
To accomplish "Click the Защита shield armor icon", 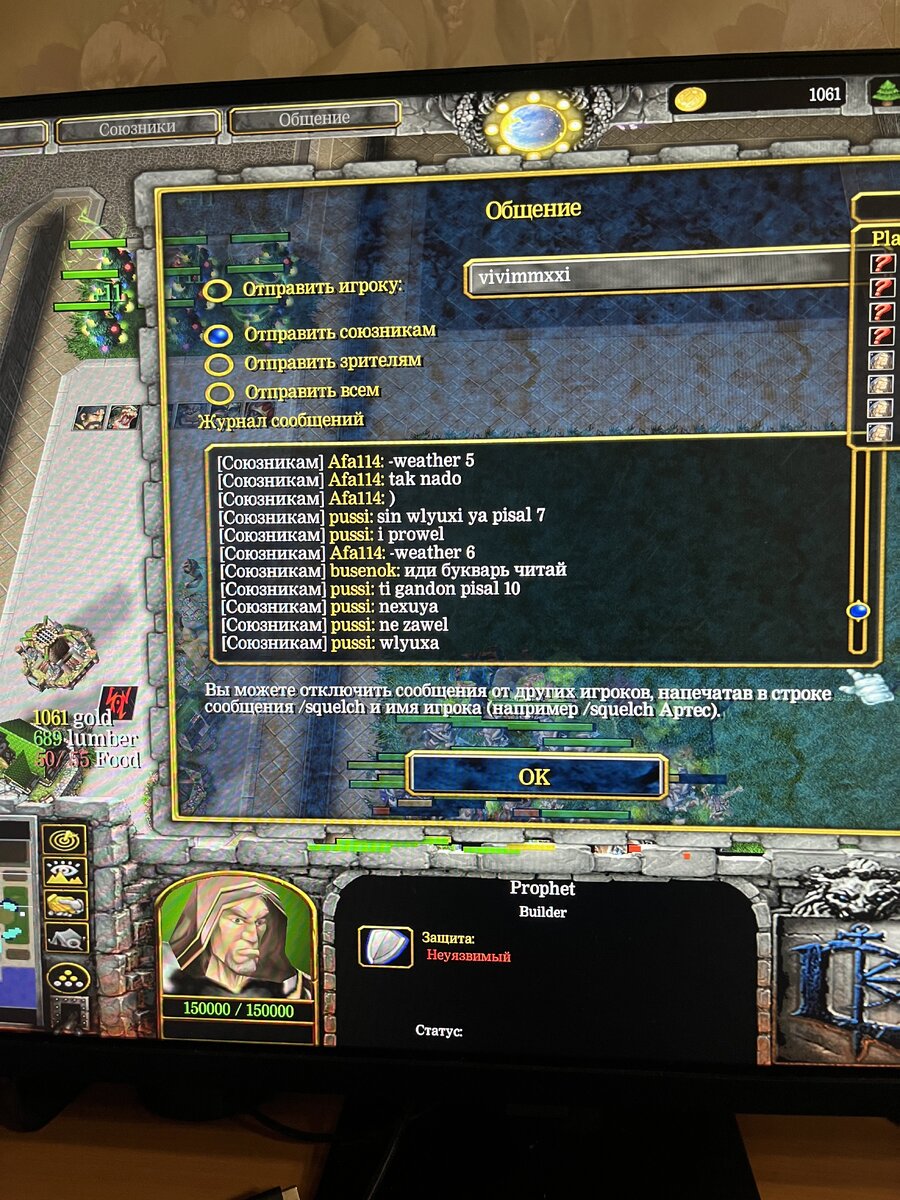I will click(385, 947).
